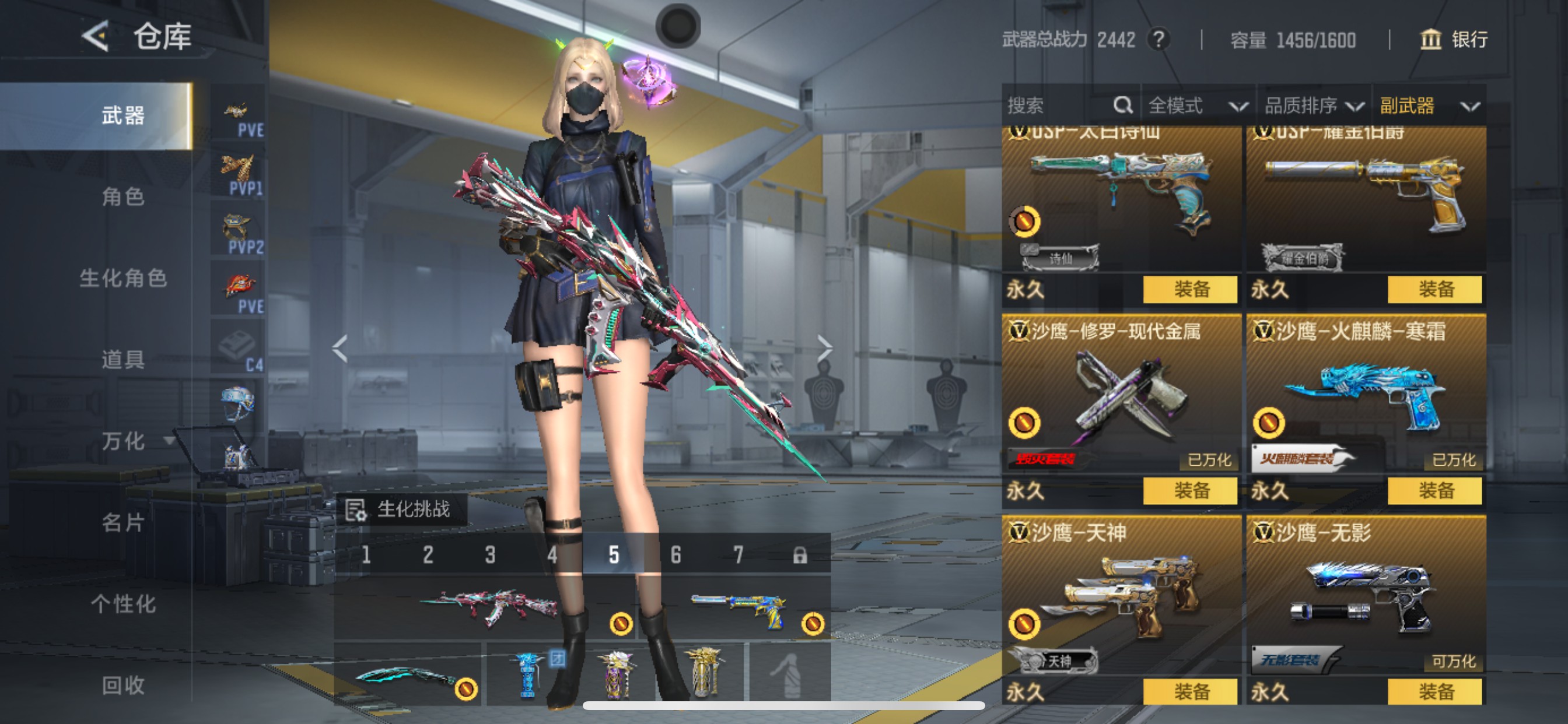
Task: Equip the 沙鹰-修罗-现代金属 pistol
Action: click(1190, 490)
